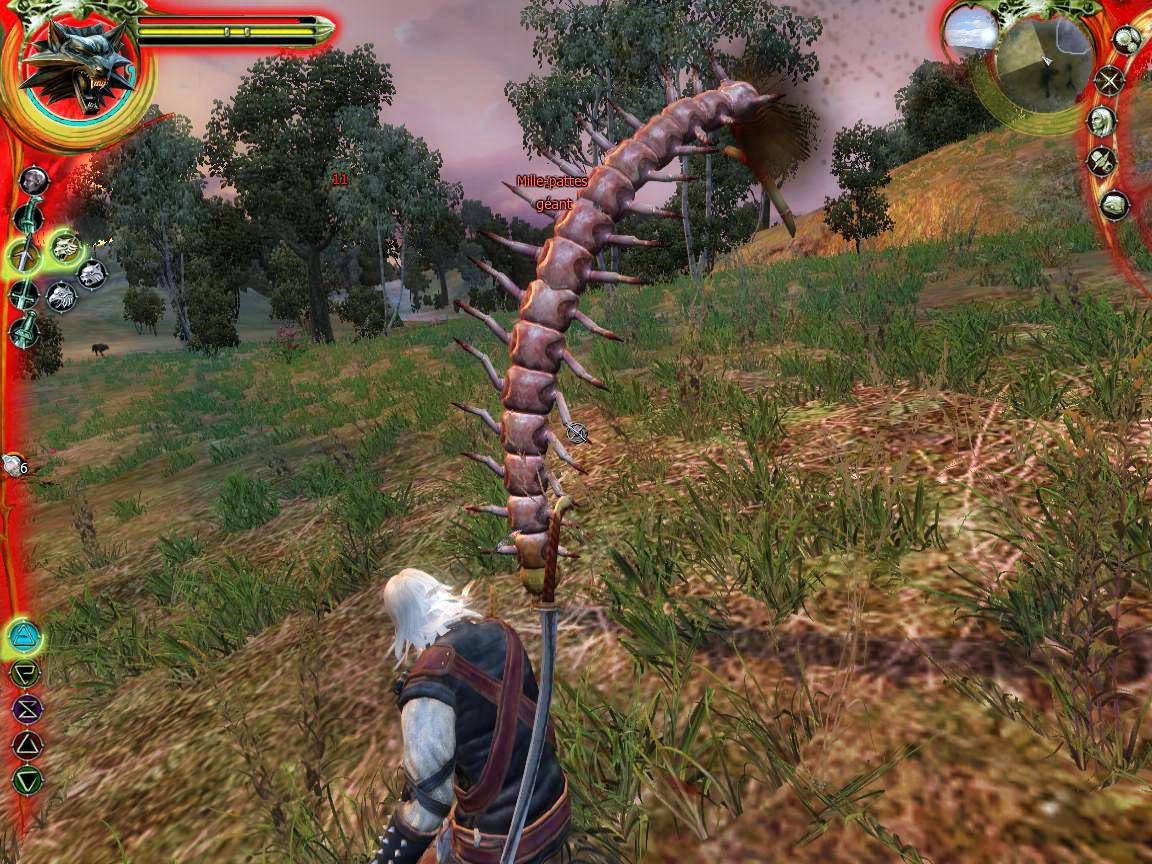This screenshot has height=864, width=1152.
Task: Select the highlighted silver sword slot
Action: coord(24,256)
